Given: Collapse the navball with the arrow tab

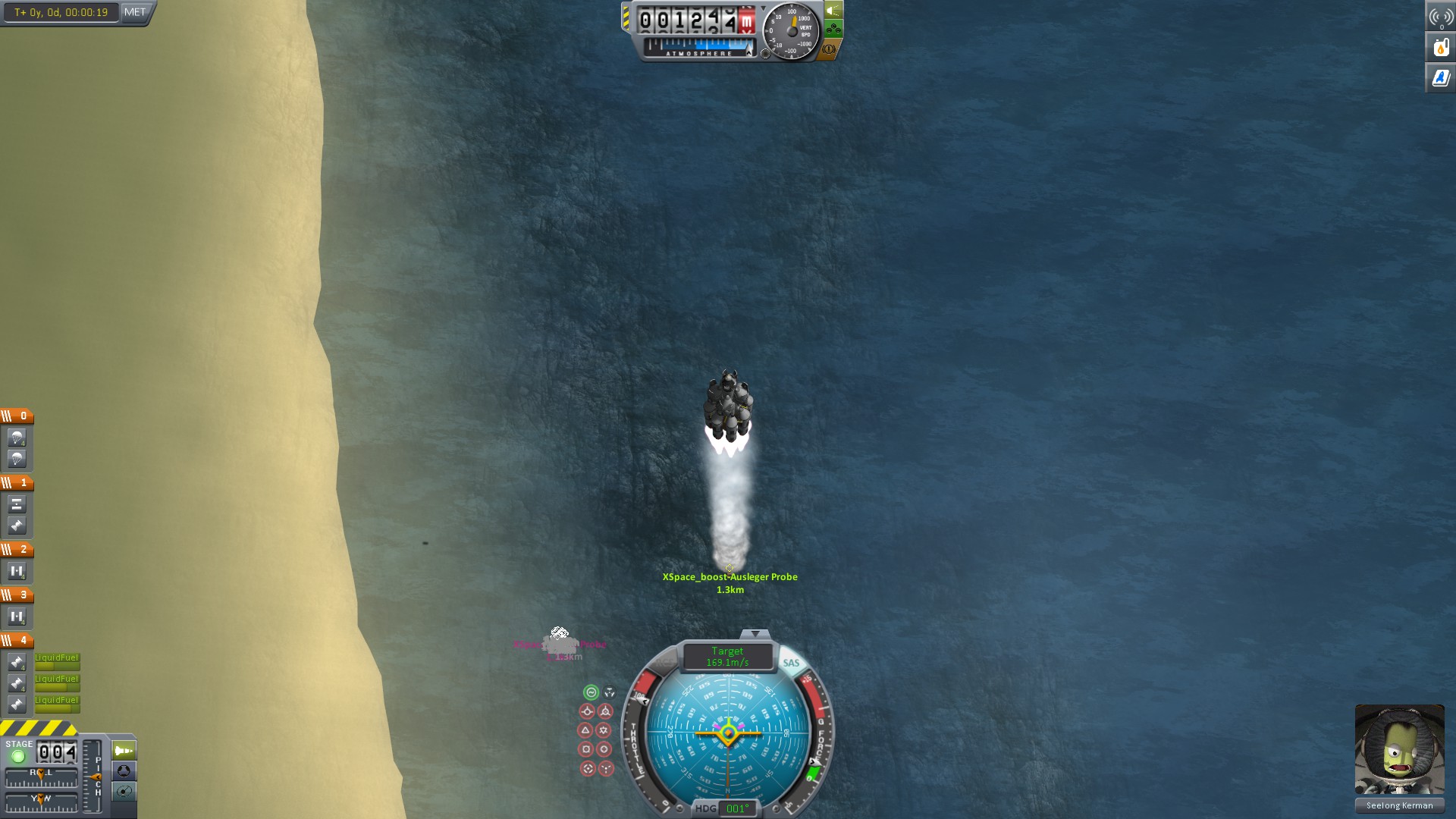Looking at the screenshot, I should (x=755, y=633).
